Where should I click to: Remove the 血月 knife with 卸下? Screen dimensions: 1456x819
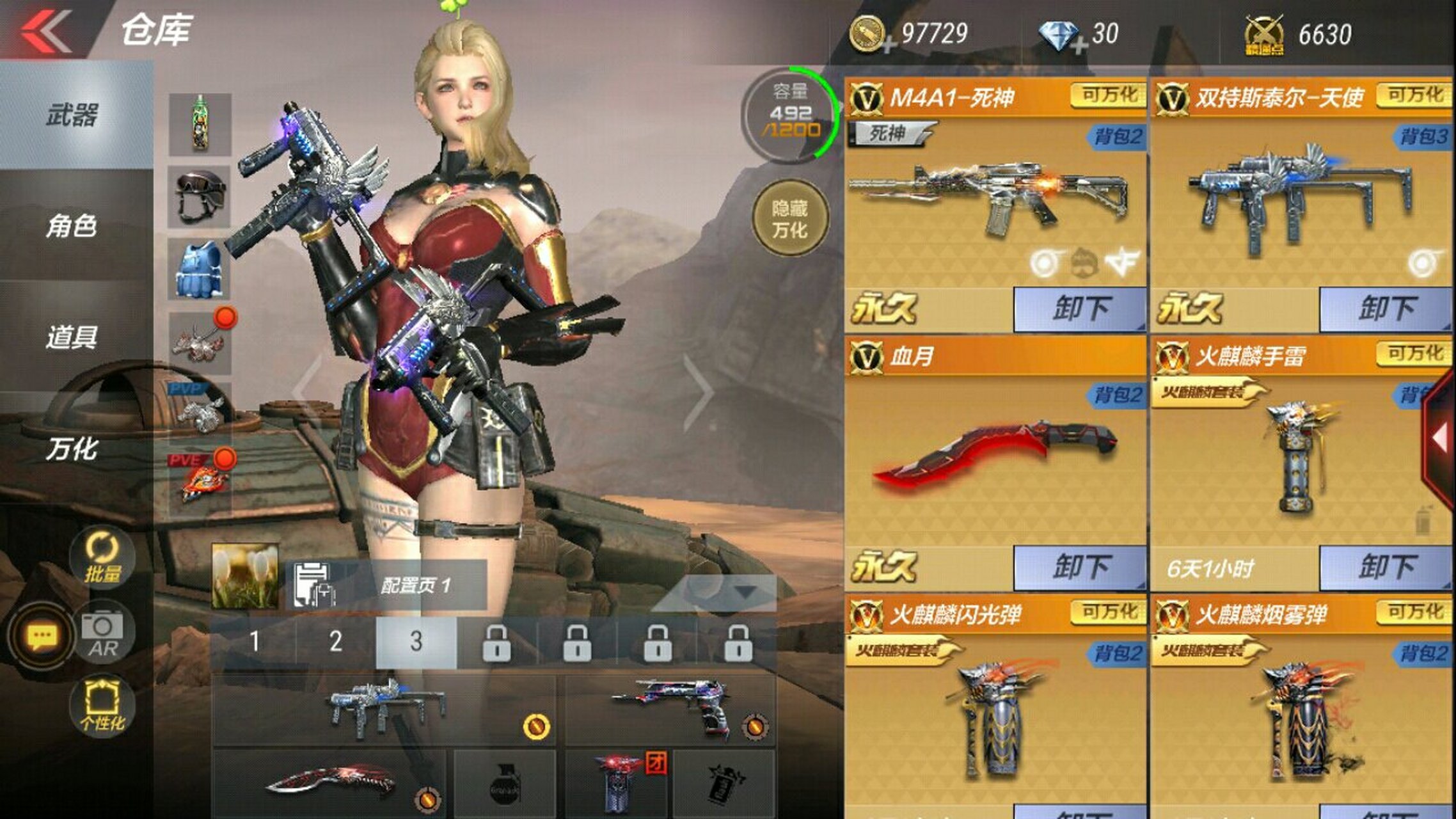tap(1080, 568)
